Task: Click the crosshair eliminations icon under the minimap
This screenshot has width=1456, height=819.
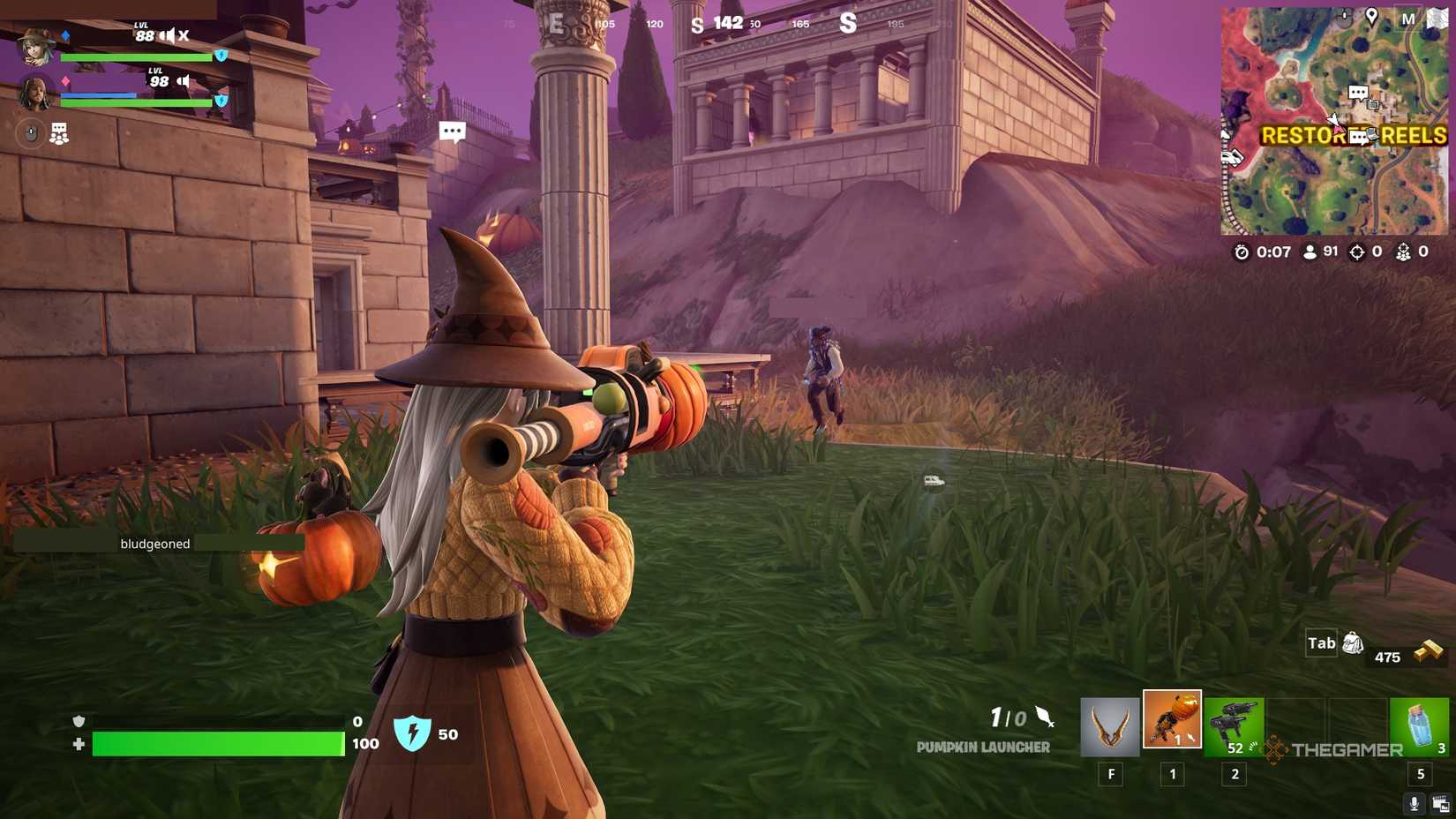Action: tap(1358, 252)
